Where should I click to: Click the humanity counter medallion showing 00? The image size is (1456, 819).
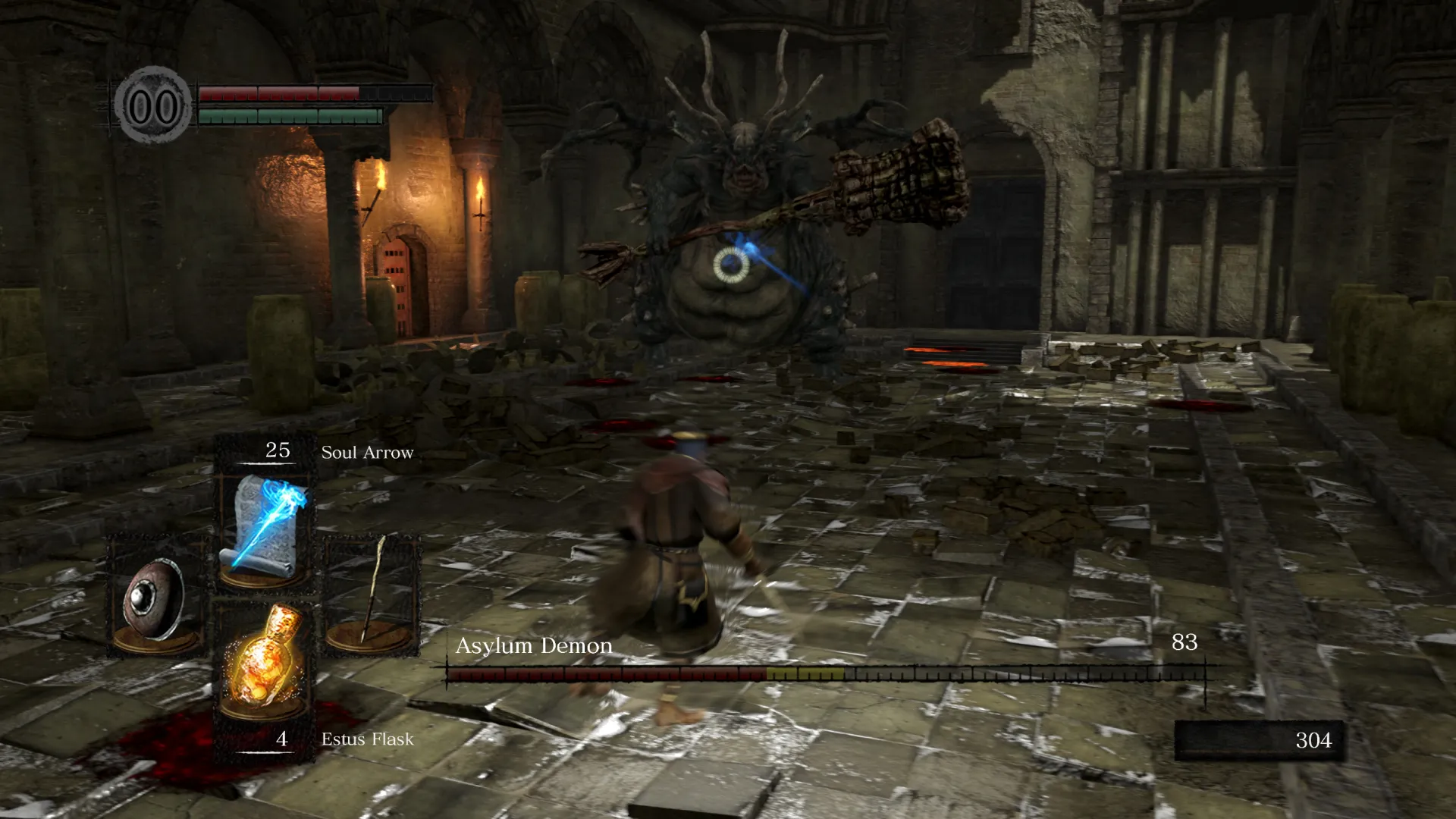click(x=155, y=104)
